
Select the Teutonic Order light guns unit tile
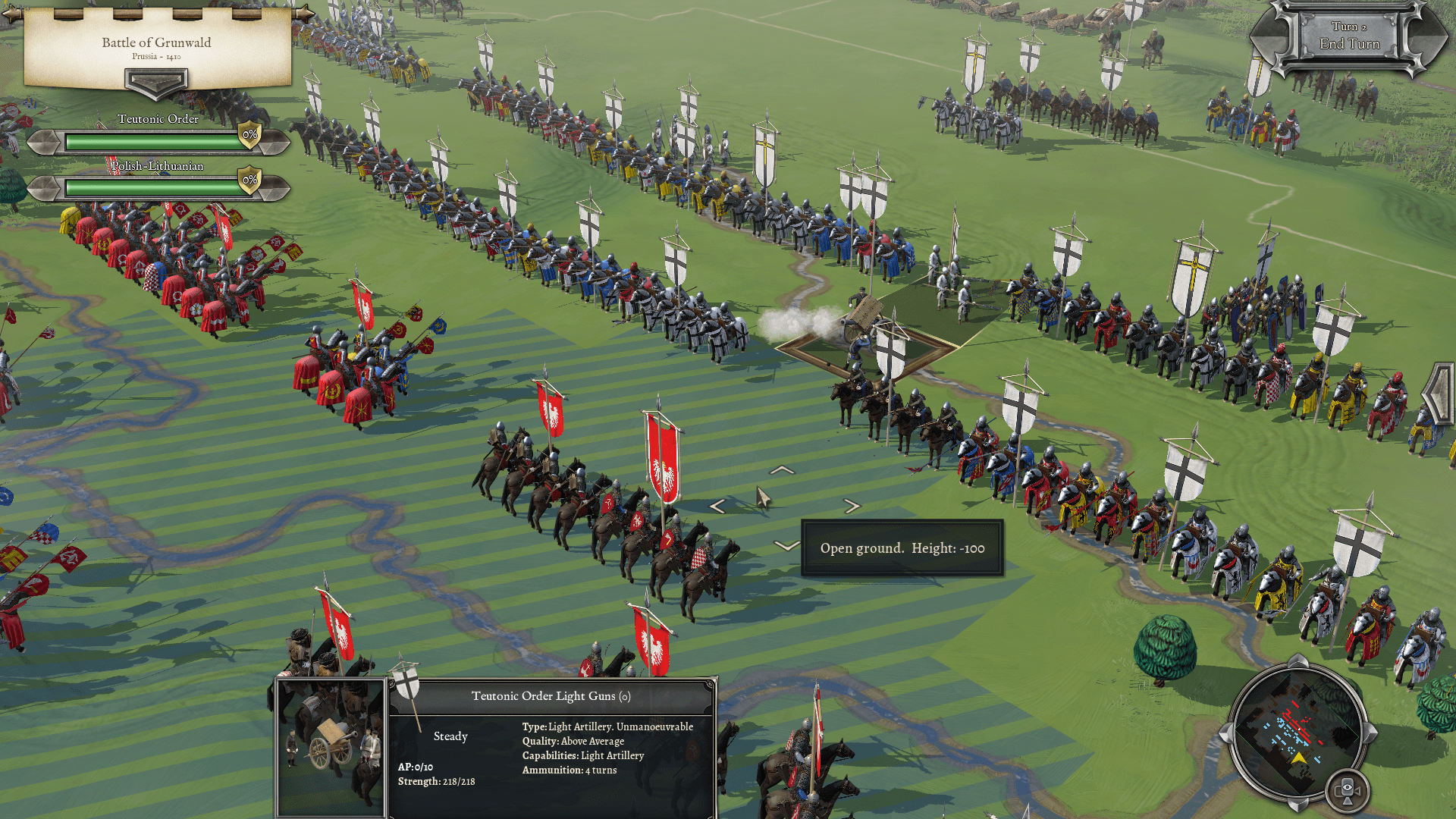(865, 334)
